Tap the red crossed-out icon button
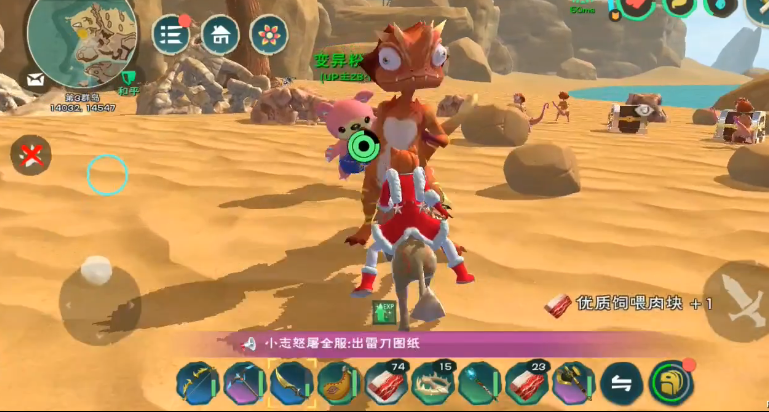The image size is (769, 412). tap(31, 155)
